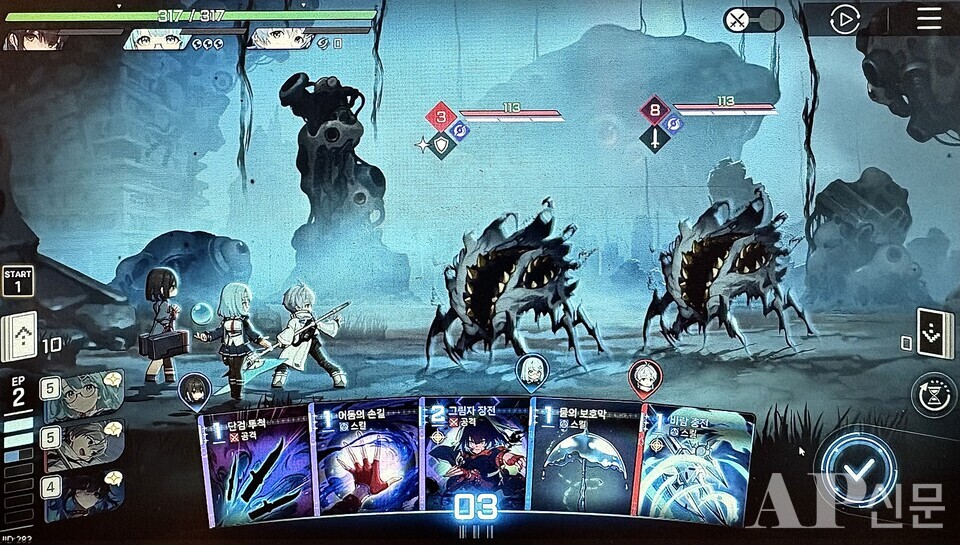Click the hourglass timer button
The image size is (960, 545).
coord(935,394)
